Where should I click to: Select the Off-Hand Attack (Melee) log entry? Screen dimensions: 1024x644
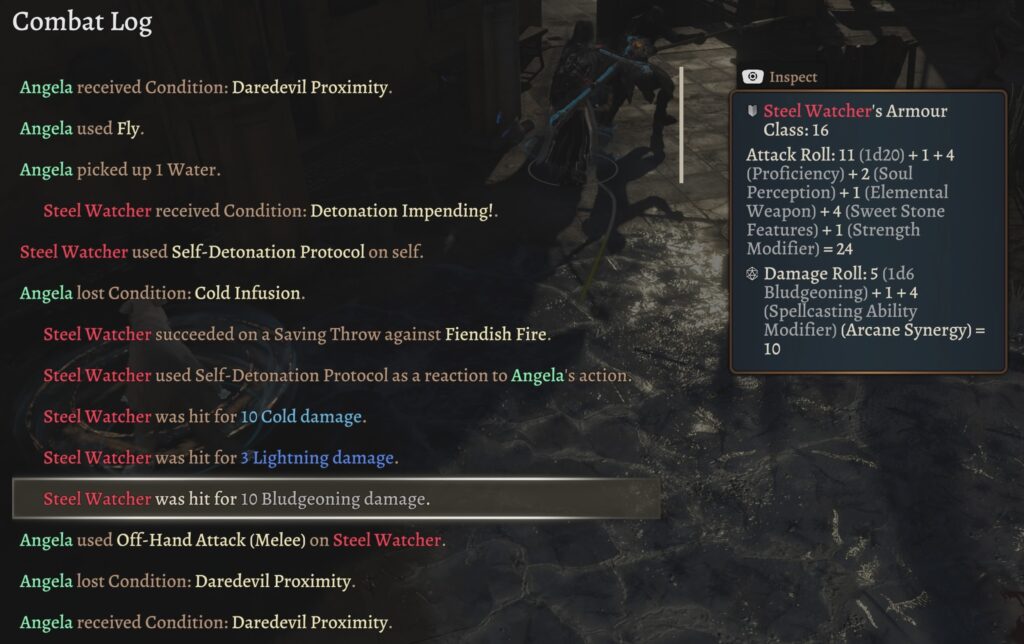coord(232,540)
